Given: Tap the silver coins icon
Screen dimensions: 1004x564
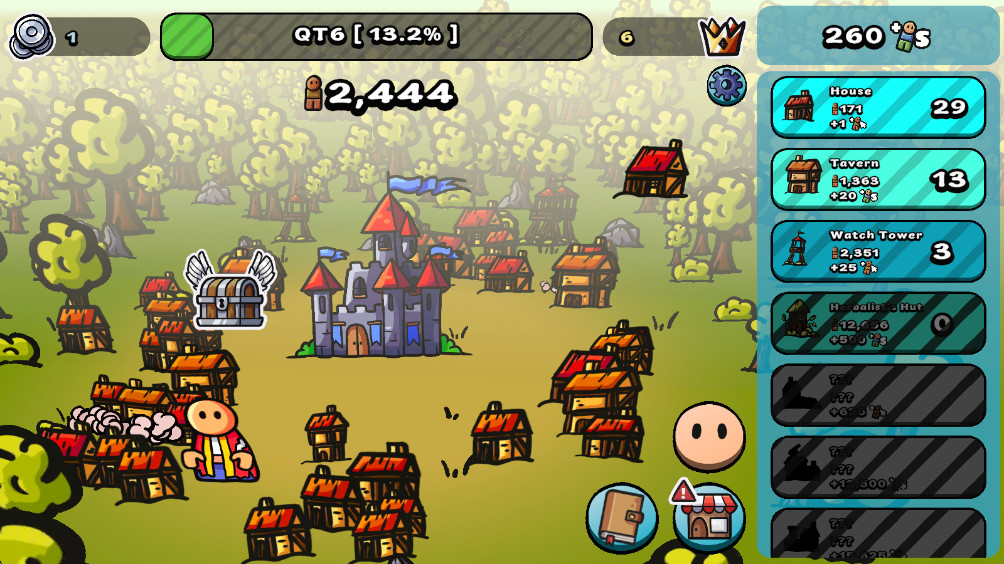Looking at the screenshot, I should click(32, 37).
